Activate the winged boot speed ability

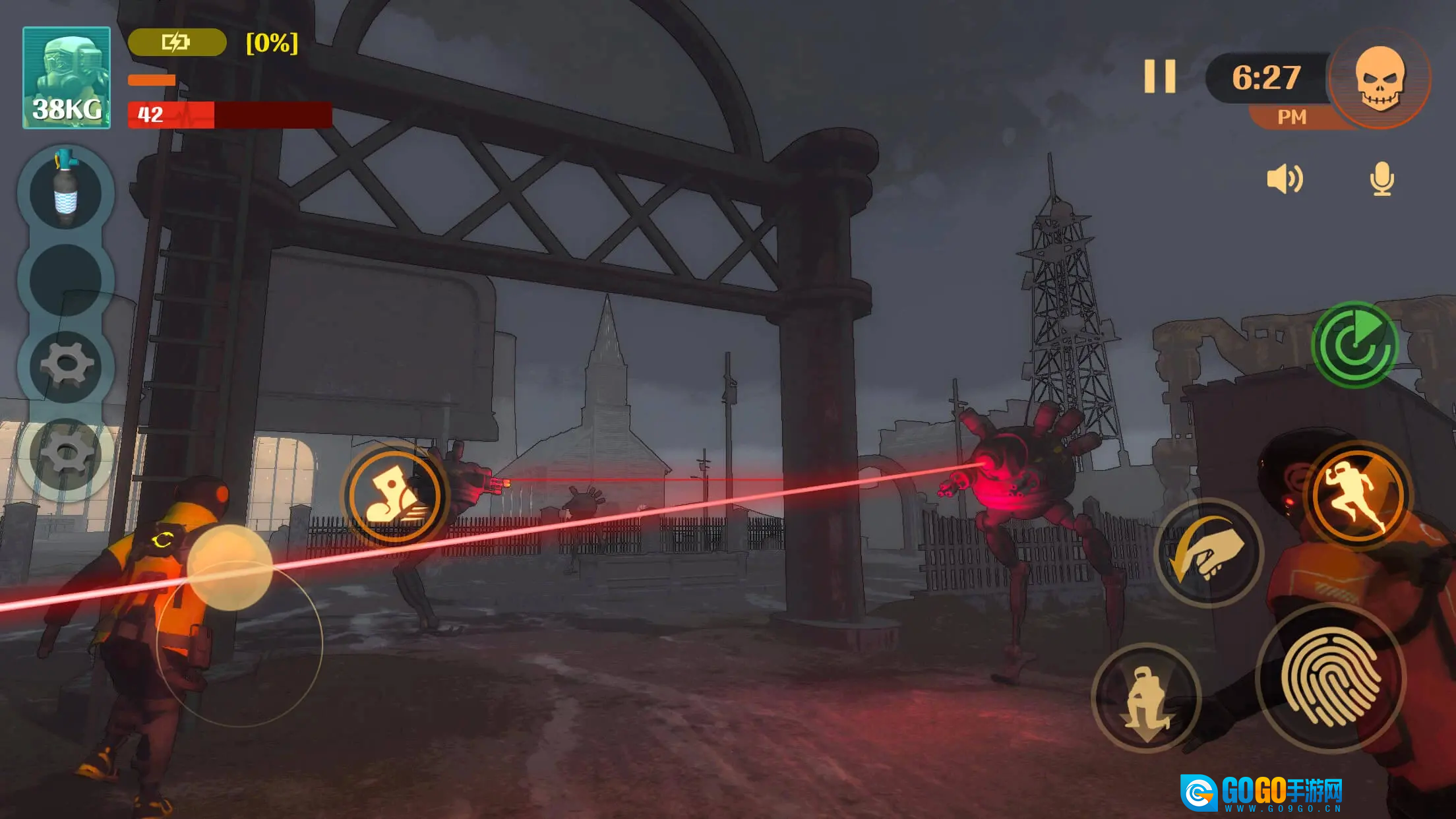point(394,495)
